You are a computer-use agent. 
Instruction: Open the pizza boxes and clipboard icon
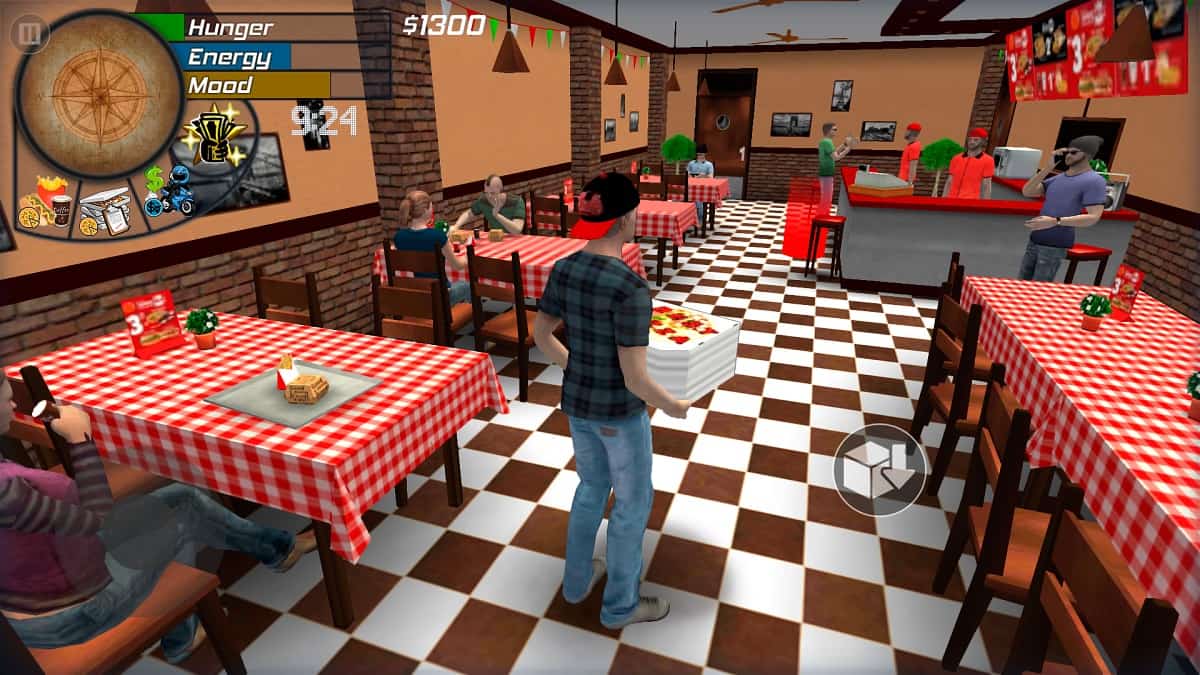(105, 213)
